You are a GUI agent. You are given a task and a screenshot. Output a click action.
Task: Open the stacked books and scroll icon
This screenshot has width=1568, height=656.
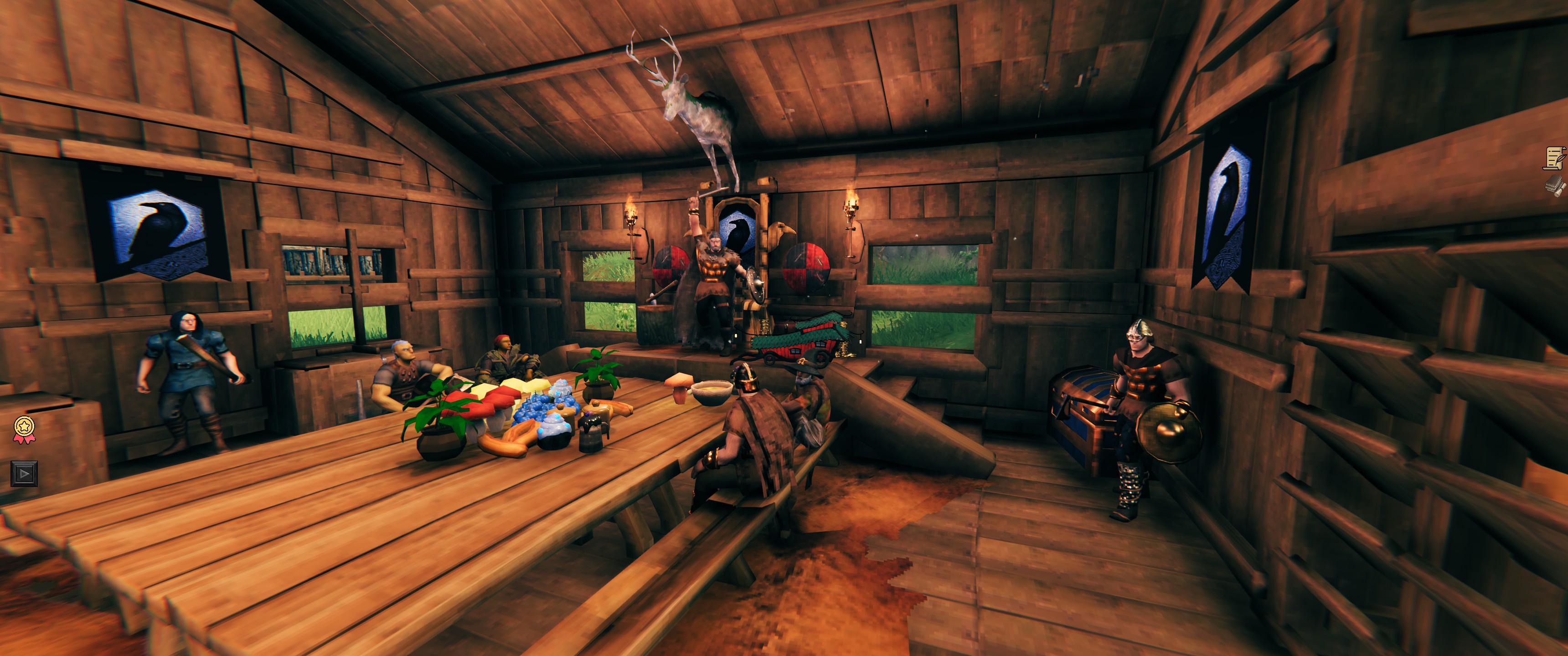(x=1555, y=185)
